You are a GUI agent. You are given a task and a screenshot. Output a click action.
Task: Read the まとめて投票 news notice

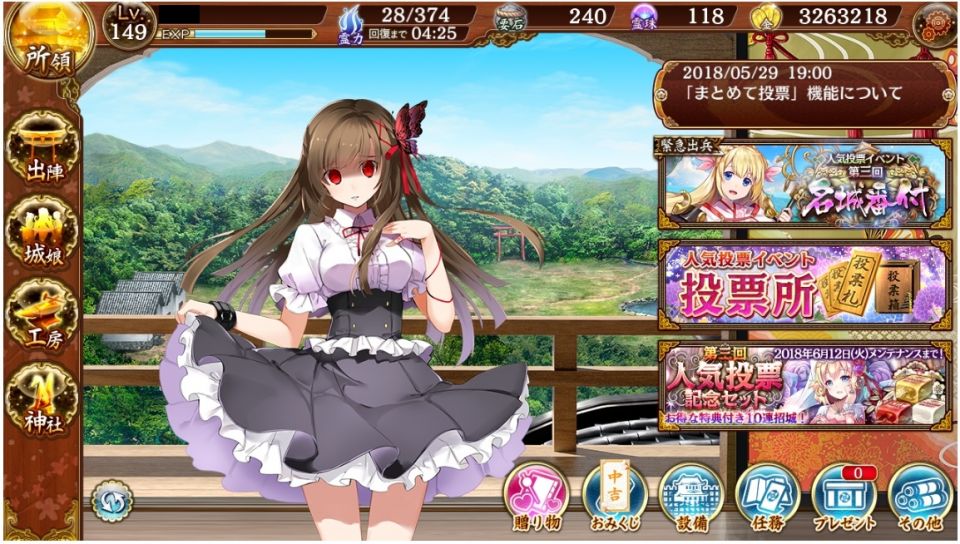[x=804, y=84]
